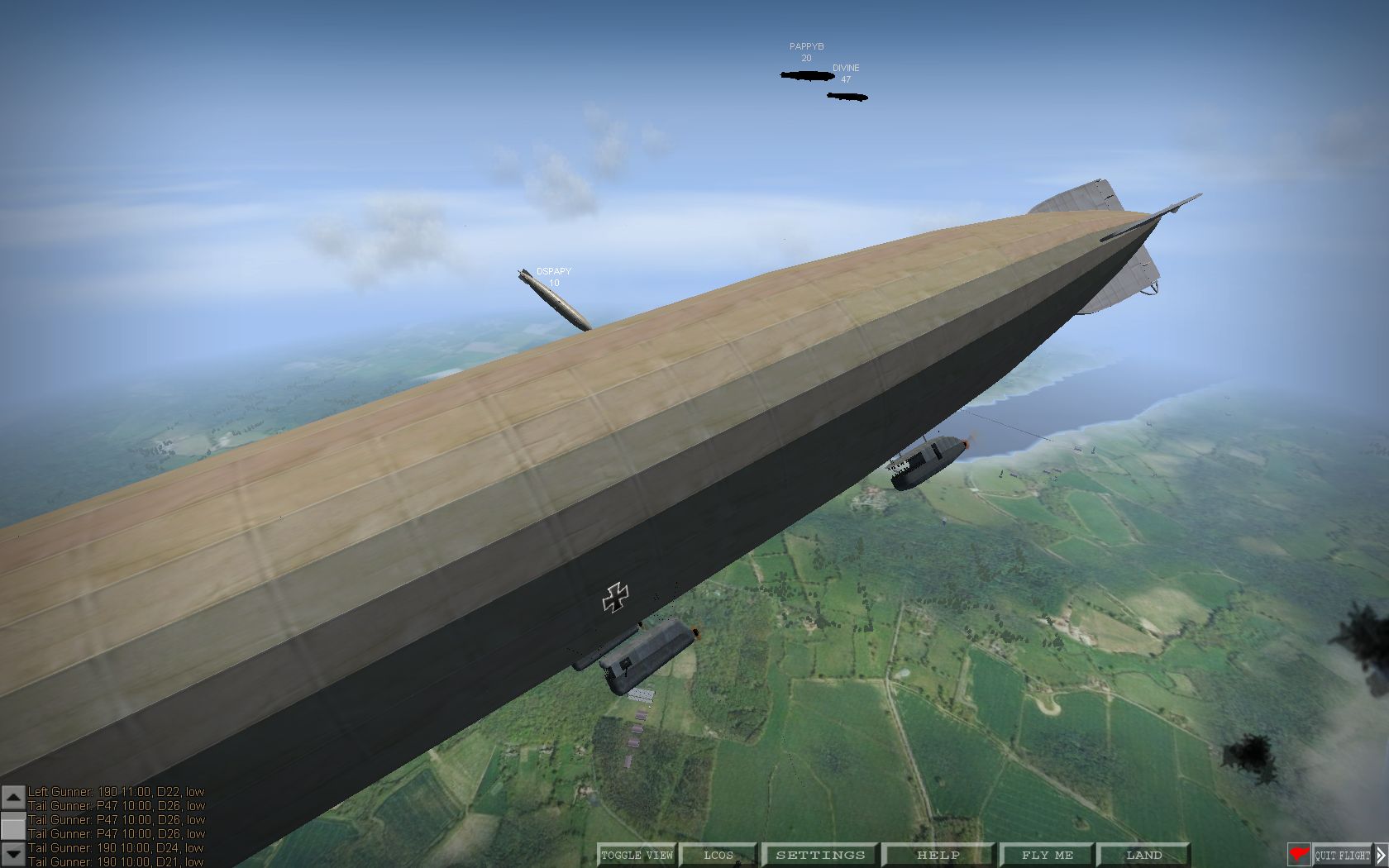Expand the right arrow beside Quit Flight
The image size is (1389, 868).
click(x=1381, y=856)
